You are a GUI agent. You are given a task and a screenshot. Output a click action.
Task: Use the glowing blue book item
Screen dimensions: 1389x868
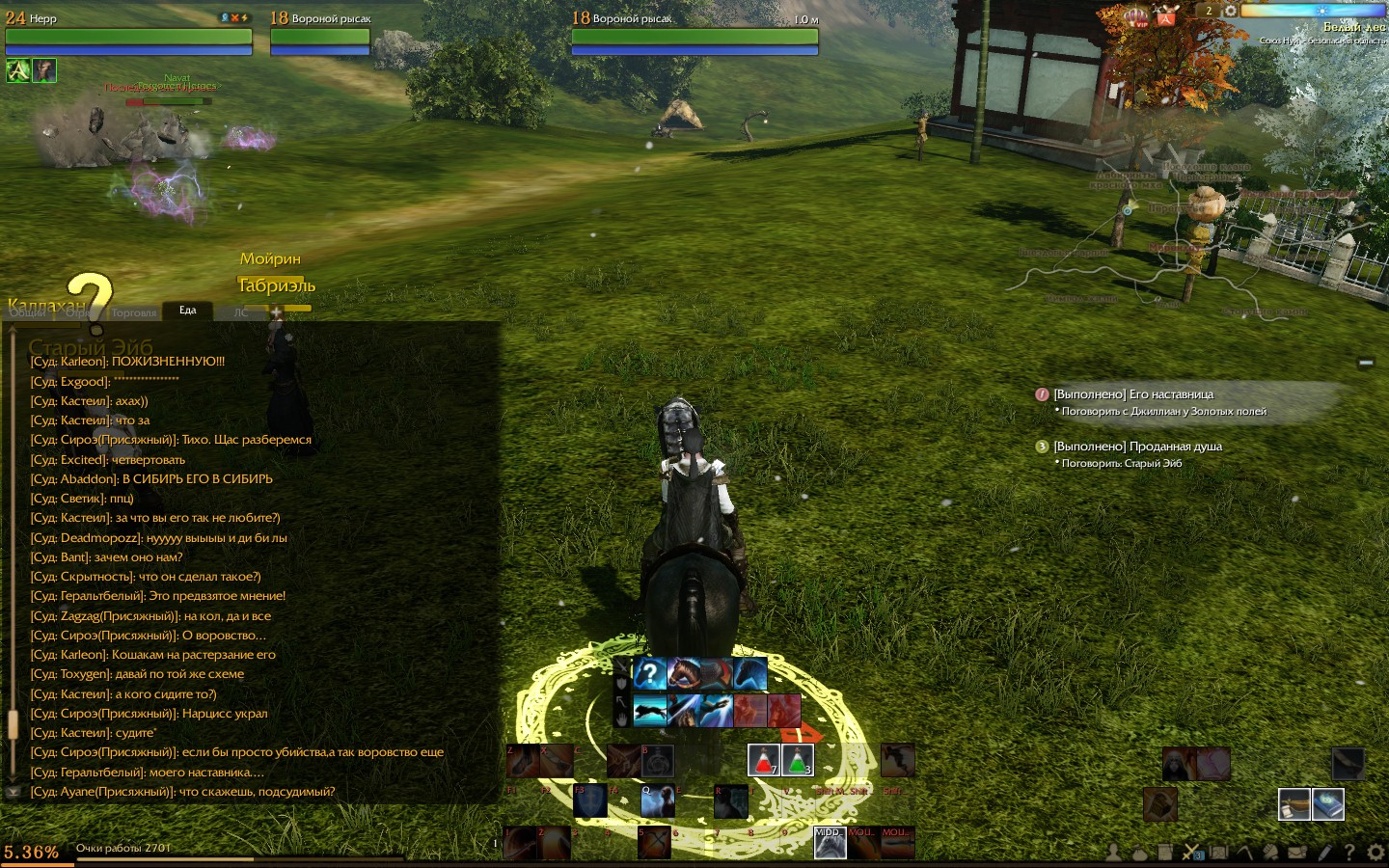1328,802
